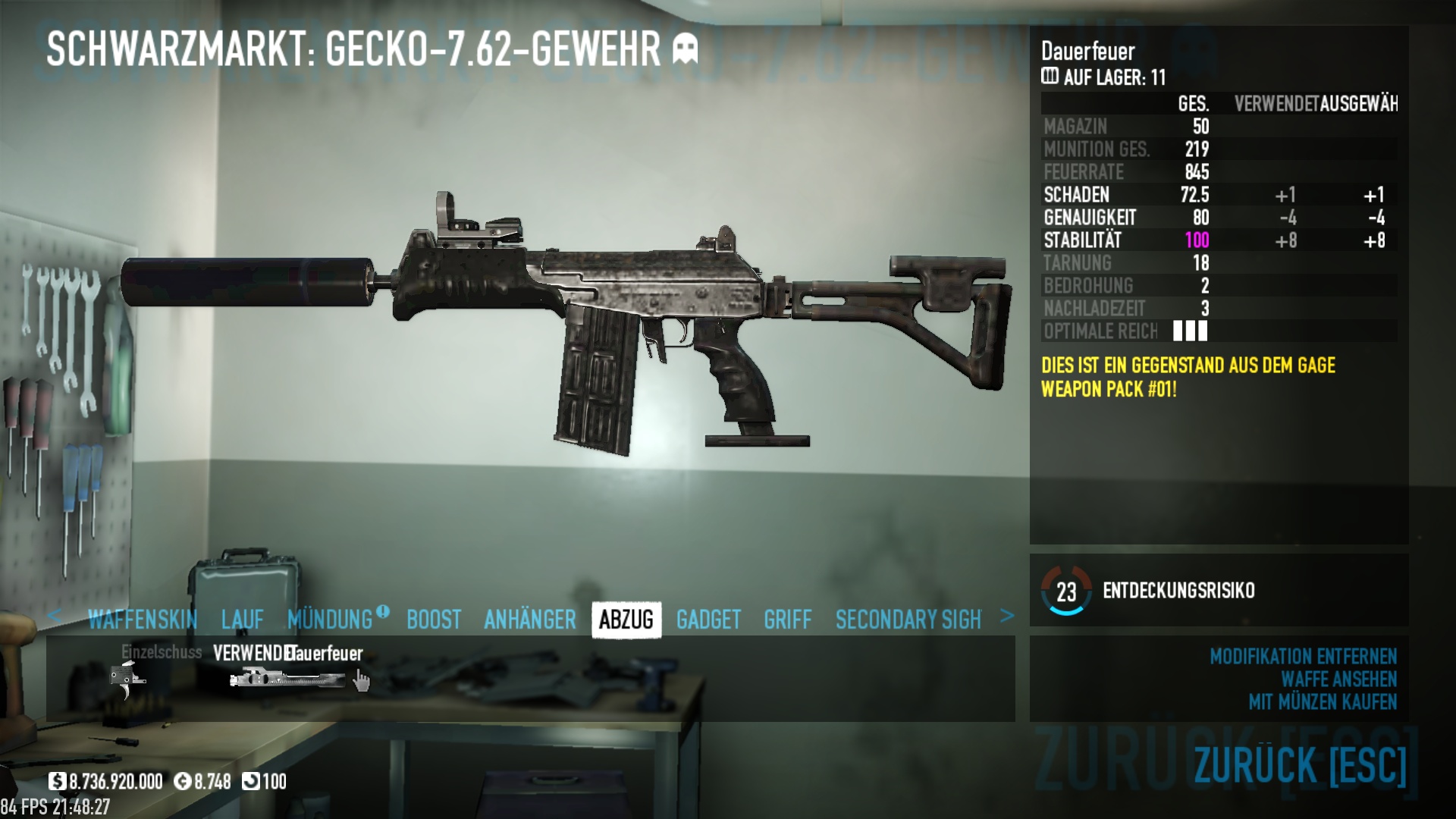Select the Dauerfeuer trigger mod
This screenshot has width=1456, height=819.
point(288,677)
